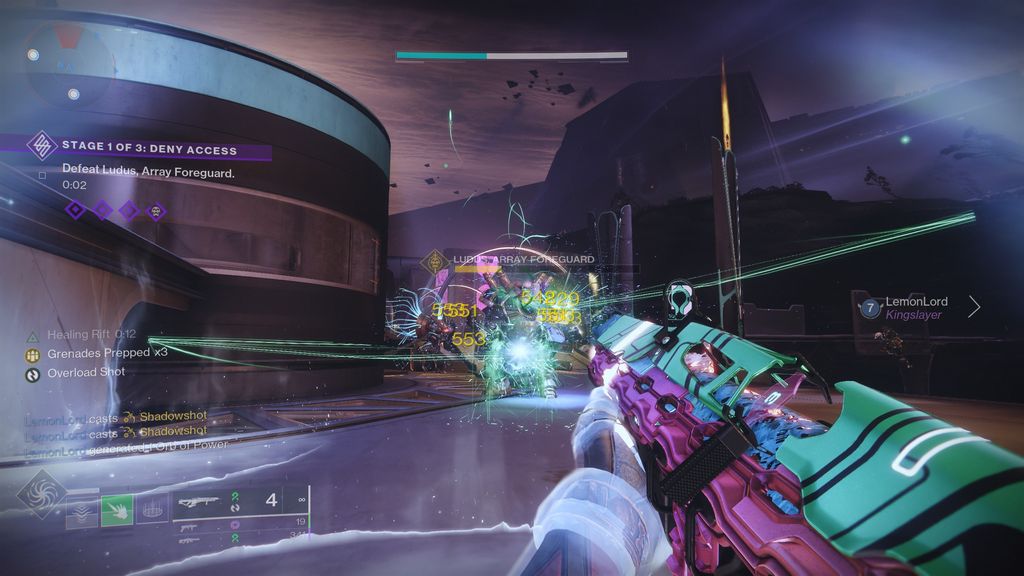Select the Overload Shot buff icon

[x=33, y=373]
